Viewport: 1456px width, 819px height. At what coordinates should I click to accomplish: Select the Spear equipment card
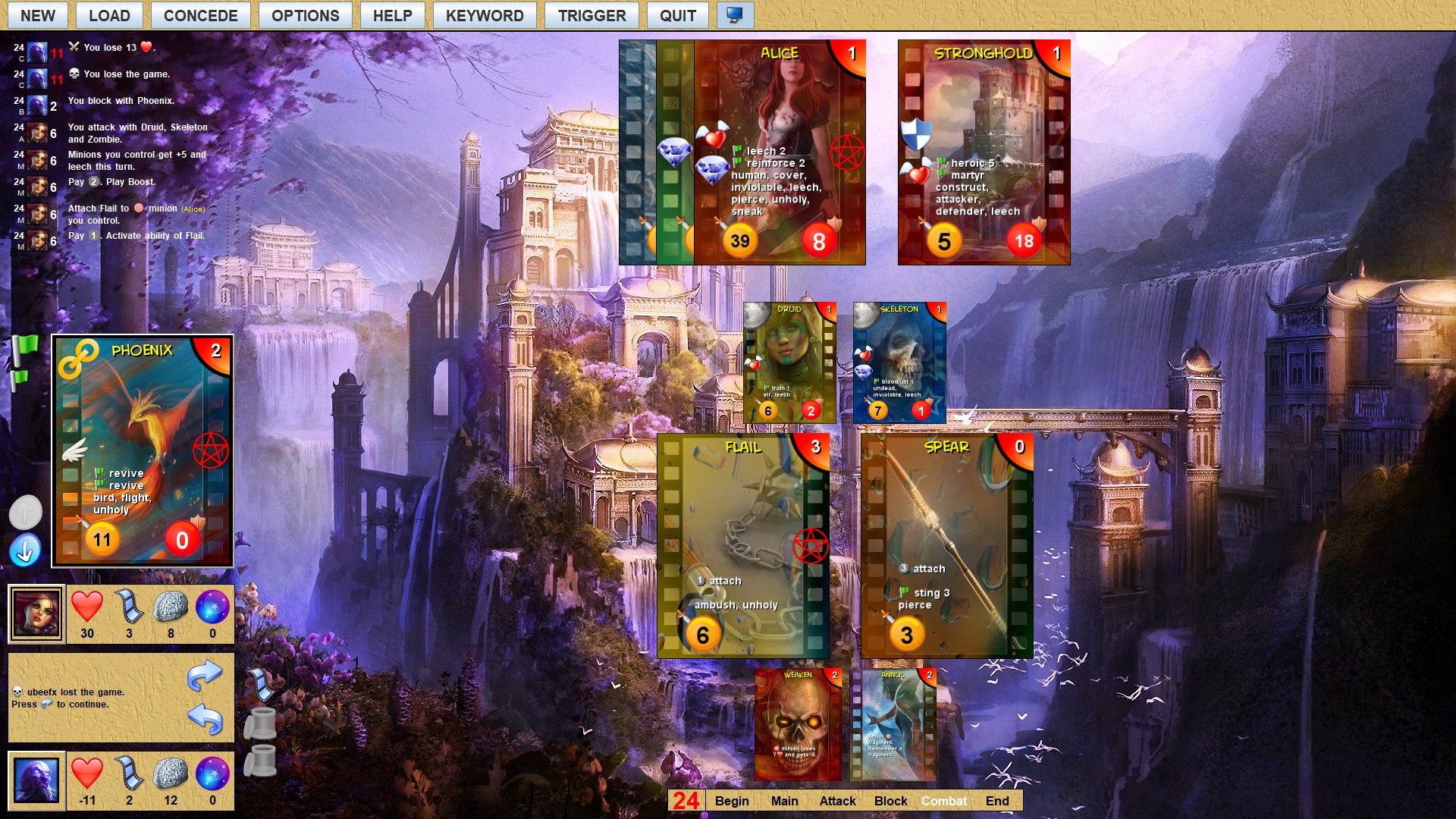(946, 546)
